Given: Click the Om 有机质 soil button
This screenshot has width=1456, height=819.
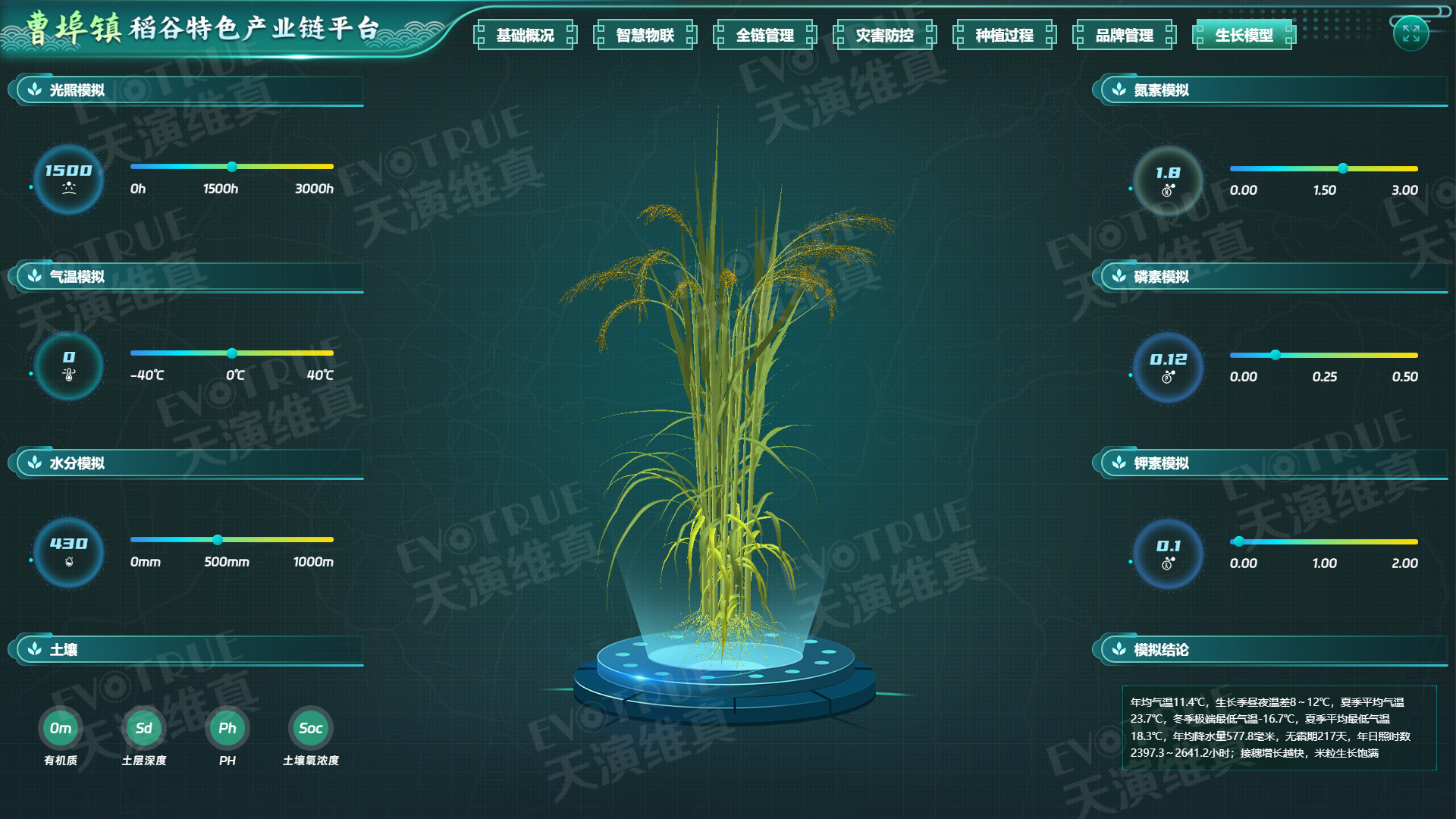Looking at the screenshot, I should coord(59,728).
